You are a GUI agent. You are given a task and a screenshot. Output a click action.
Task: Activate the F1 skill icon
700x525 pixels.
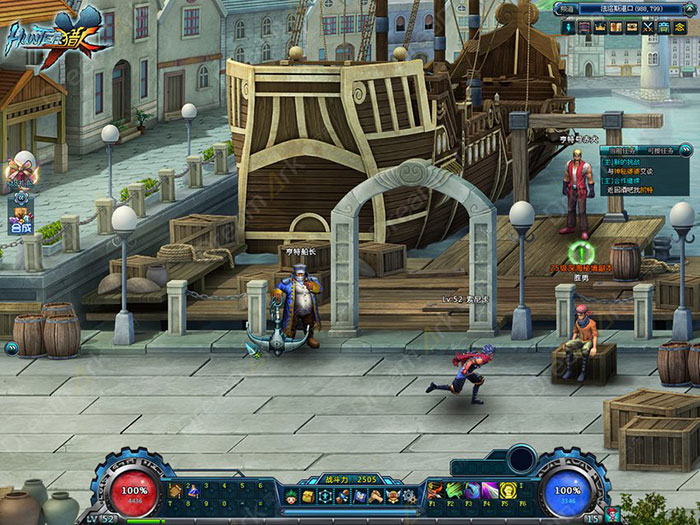tap(436, 490)
